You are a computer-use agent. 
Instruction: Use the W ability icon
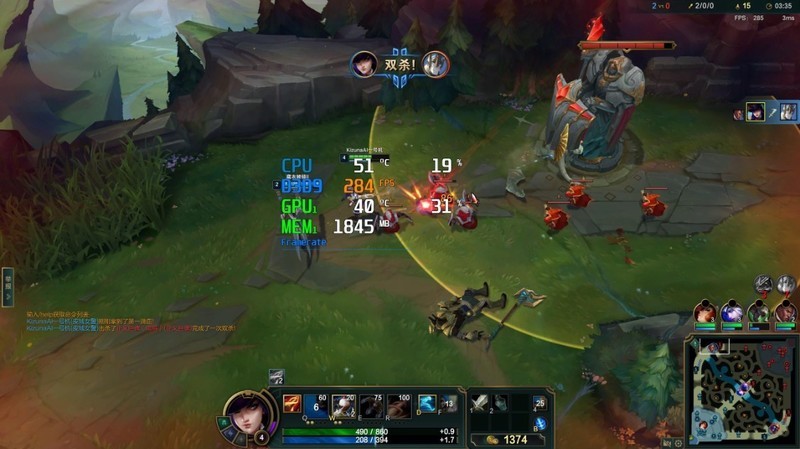pyautogui.click(x=343, y=406)
